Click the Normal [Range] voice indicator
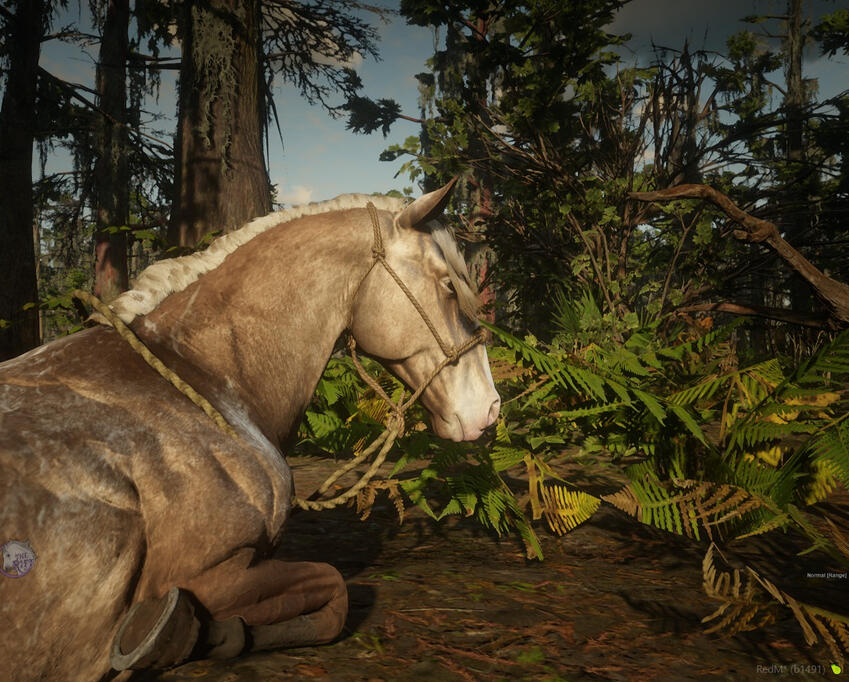Image resolution: width=849 pixels, height=682 pixels. [826, 575]
